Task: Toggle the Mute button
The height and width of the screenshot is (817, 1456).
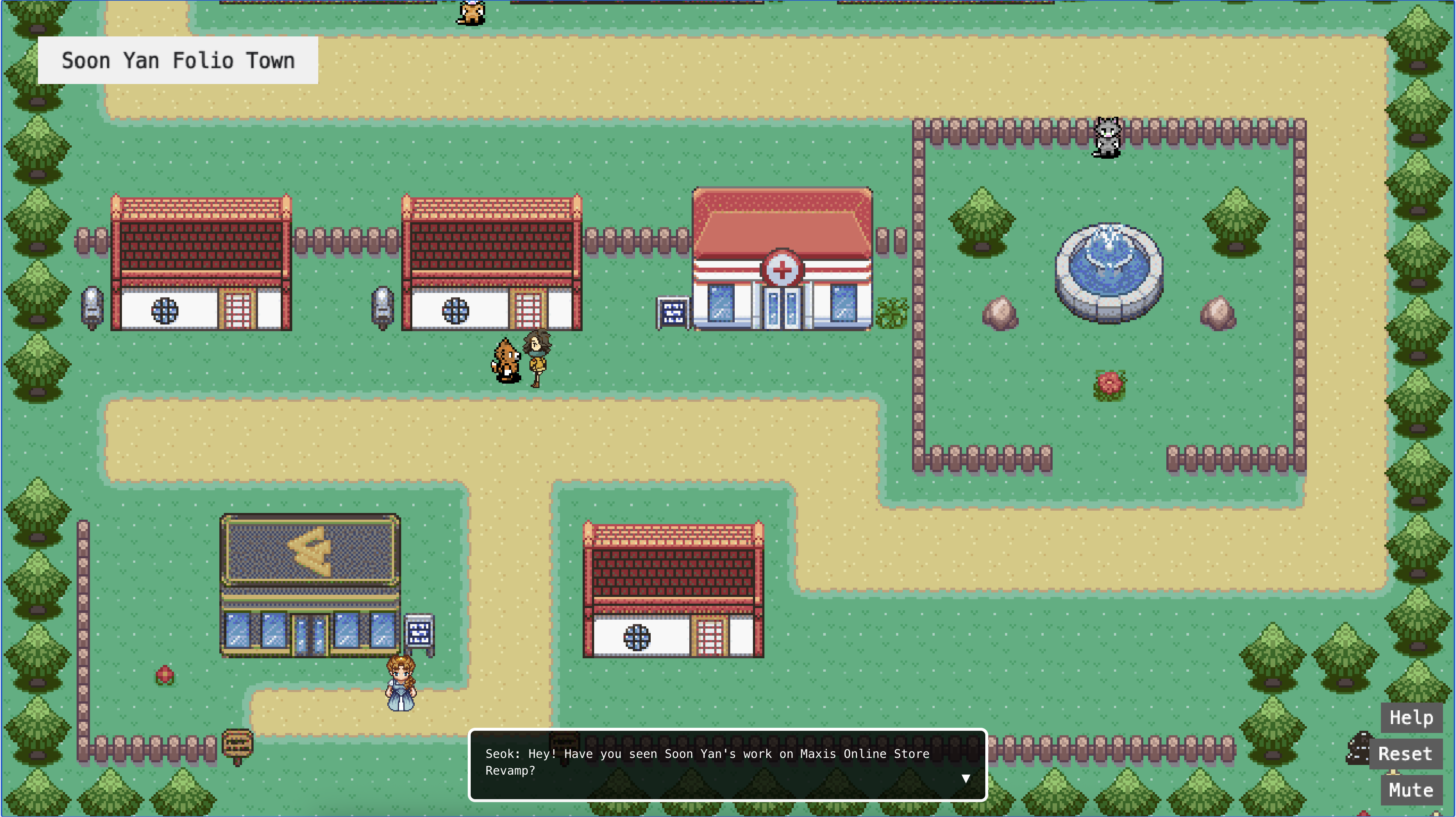Action: (1411, 790)
